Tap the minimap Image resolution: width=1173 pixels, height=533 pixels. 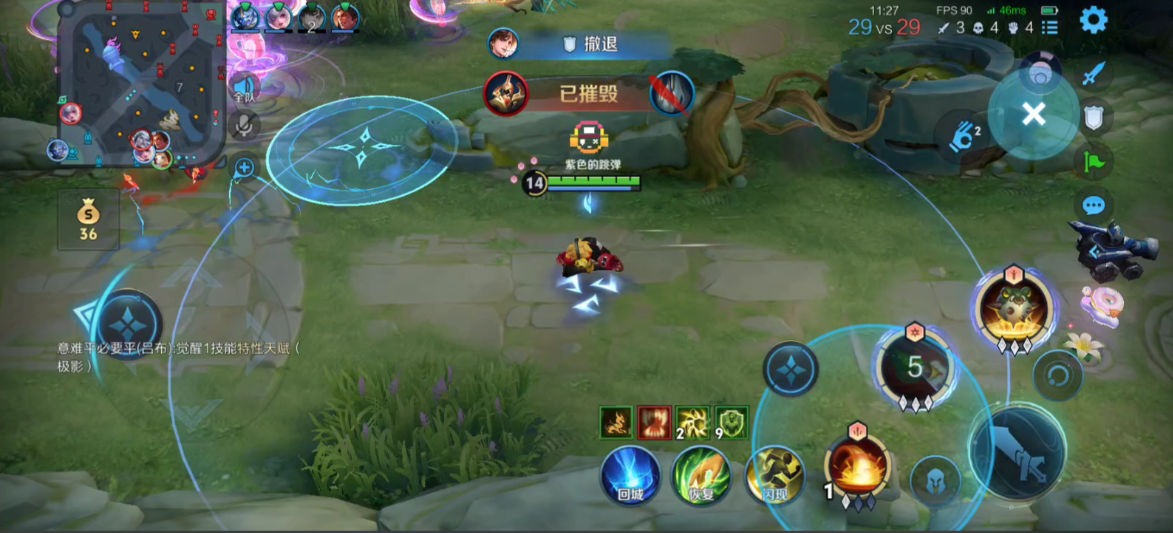click(141, 83)
